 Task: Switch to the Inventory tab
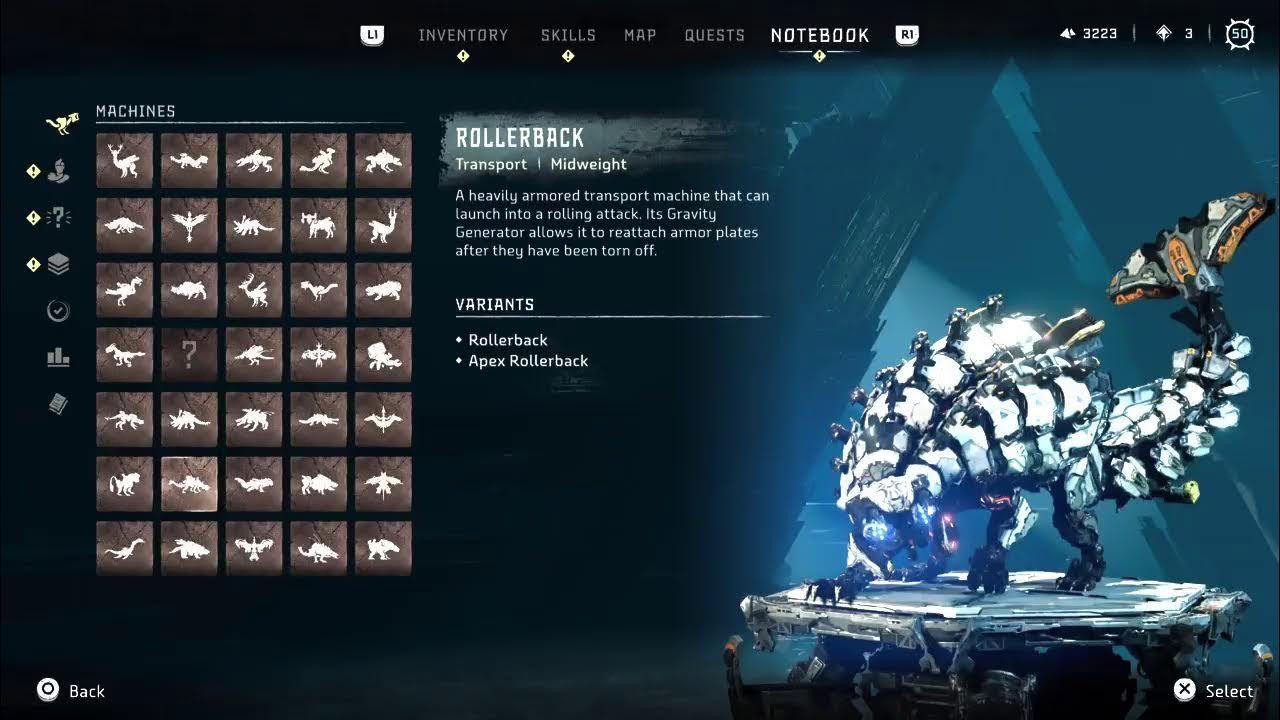[x=463, y=35]
